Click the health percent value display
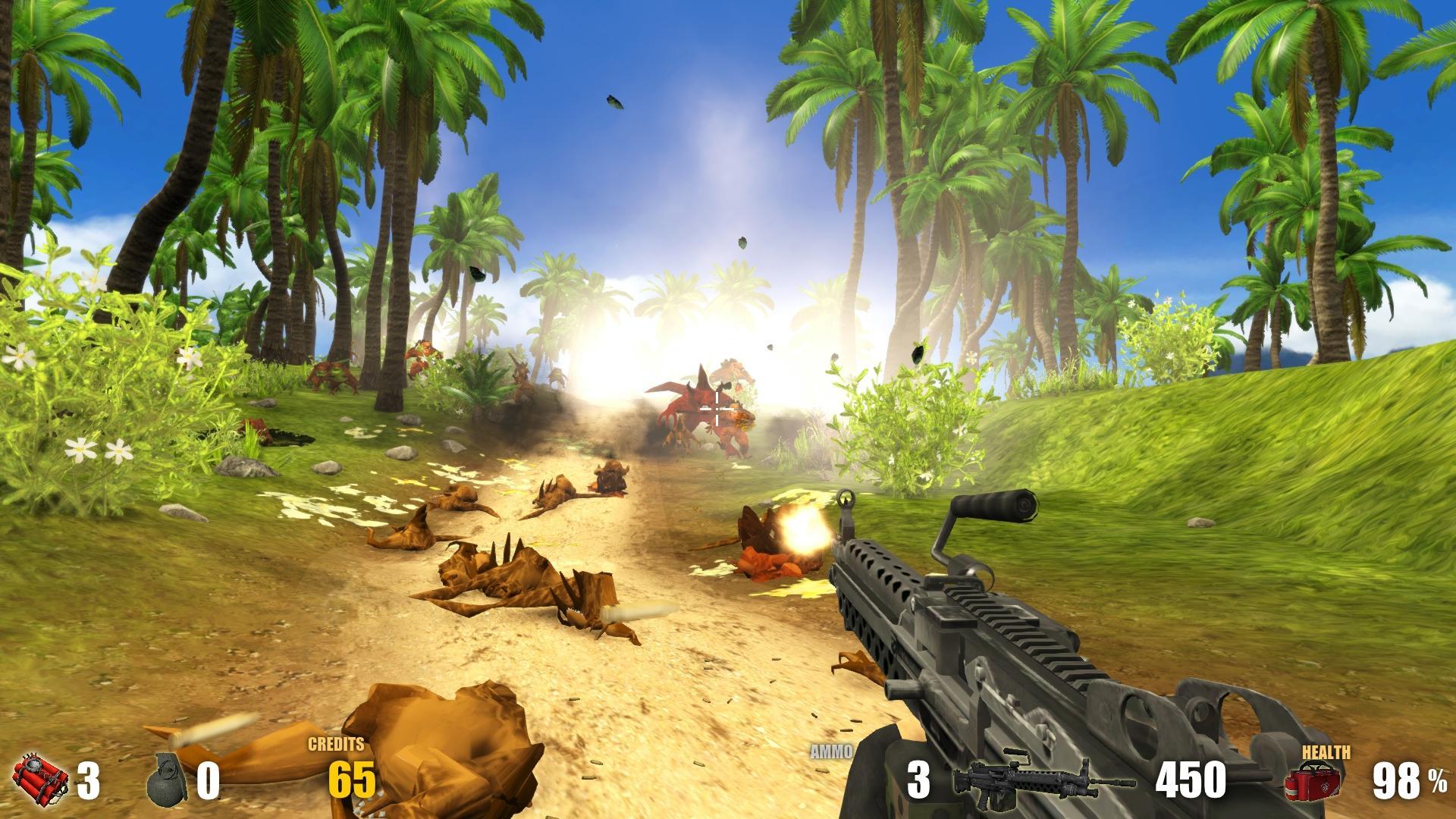 click(x=1410, y=780)
